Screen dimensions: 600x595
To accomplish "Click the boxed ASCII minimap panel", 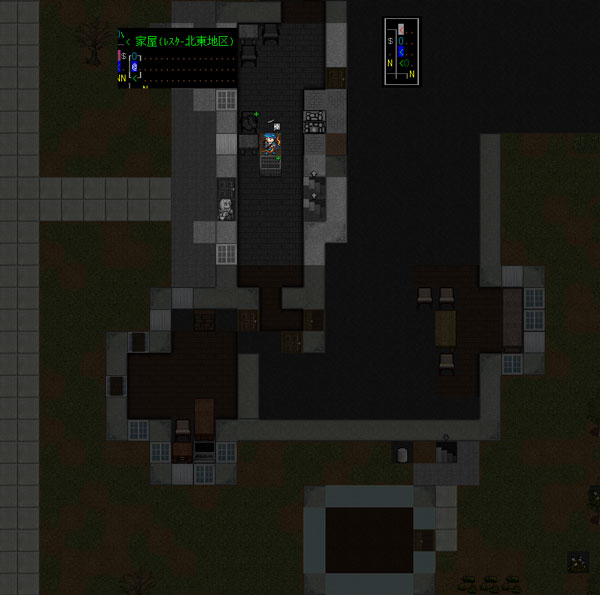I will (x=402, y=51).
